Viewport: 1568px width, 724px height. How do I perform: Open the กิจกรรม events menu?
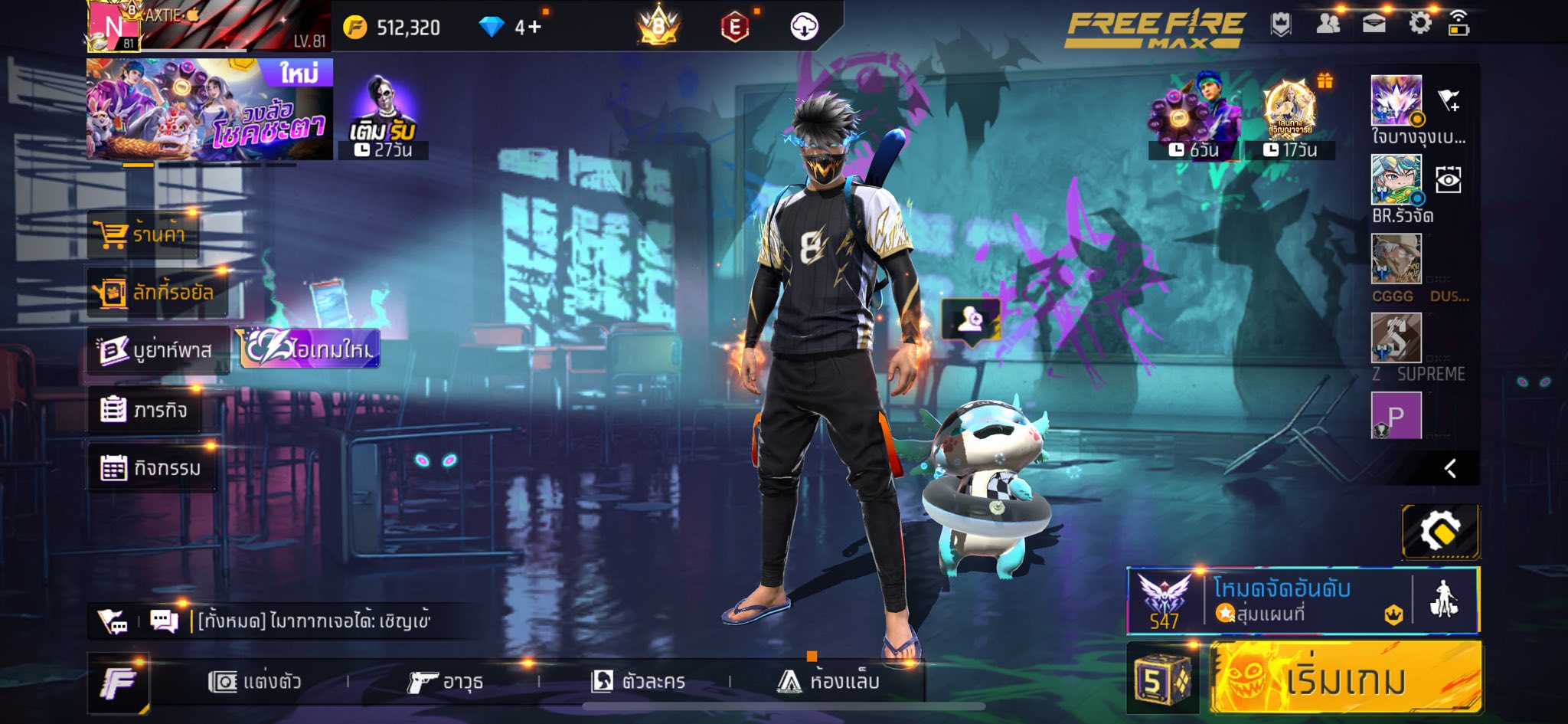(151, 467)
